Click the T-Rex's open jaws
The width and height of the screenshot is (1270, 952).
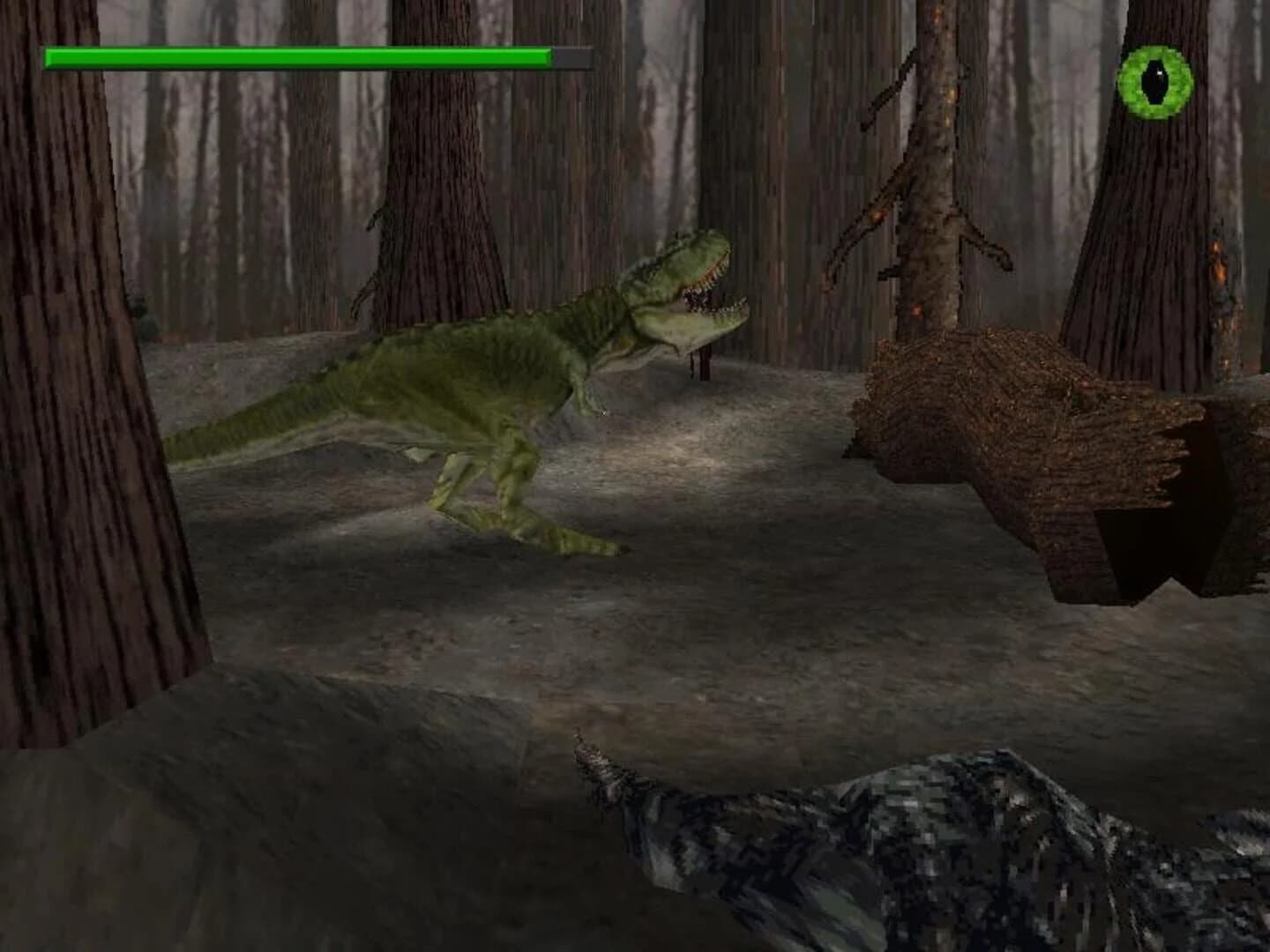click(706, 300)
